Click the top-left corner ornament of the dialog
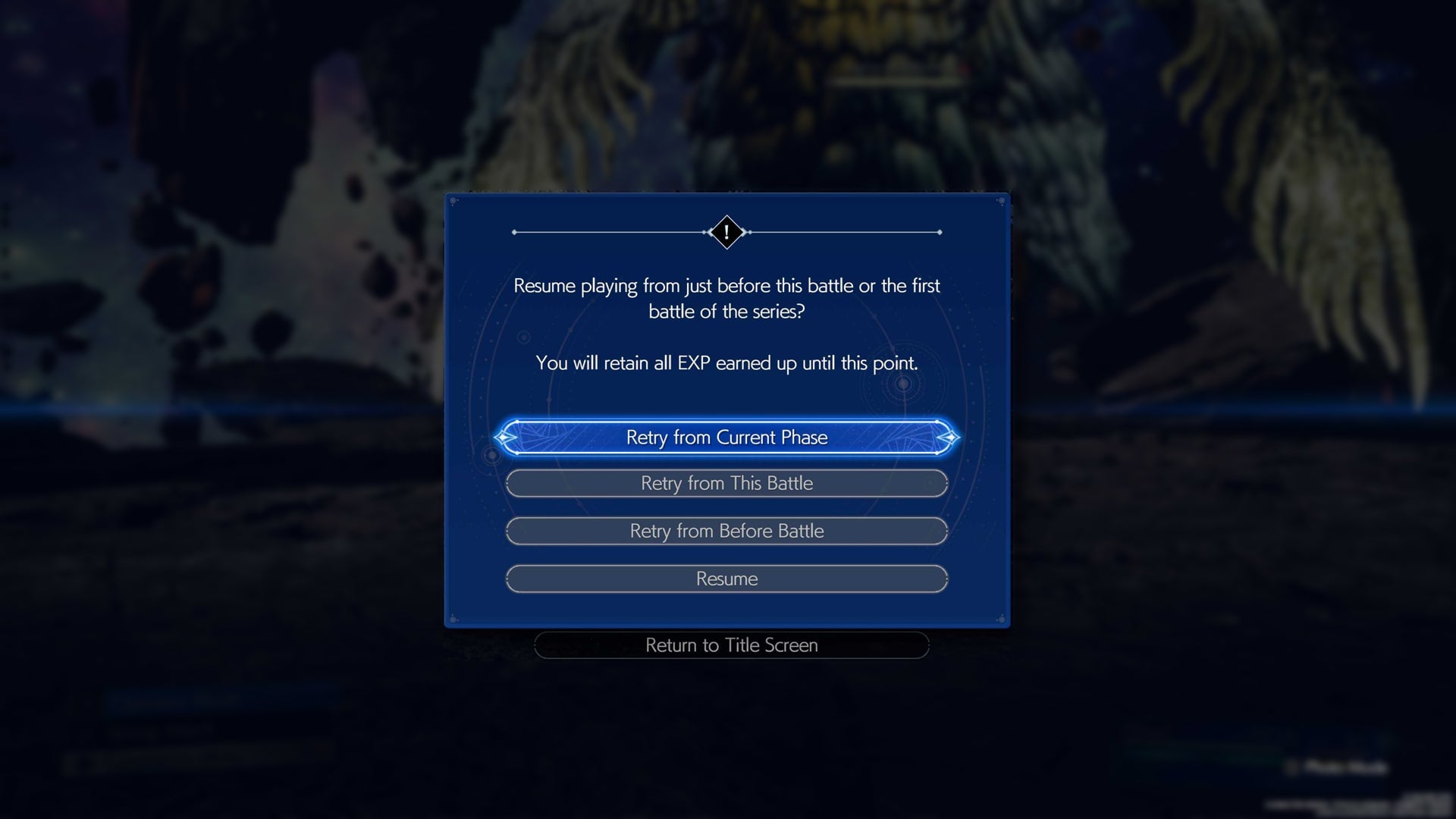The image size is (1456, 819). pos(453,200)
